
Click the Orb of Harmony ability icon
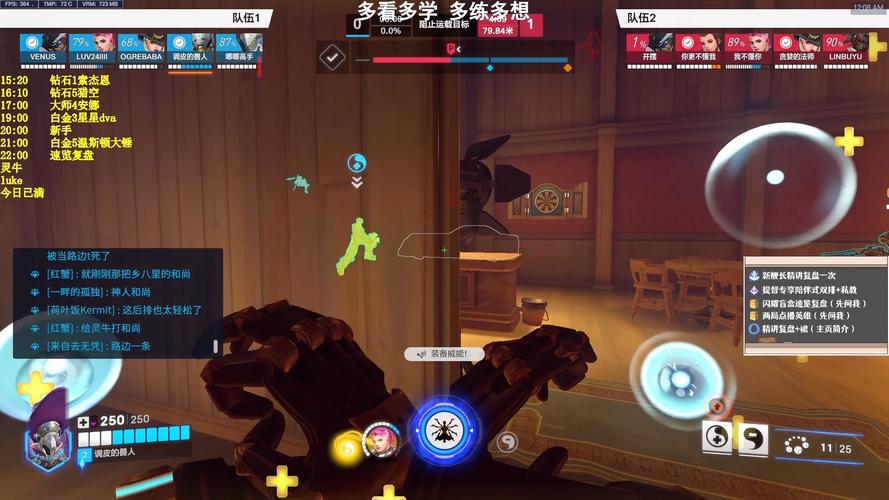pos(719,437)
